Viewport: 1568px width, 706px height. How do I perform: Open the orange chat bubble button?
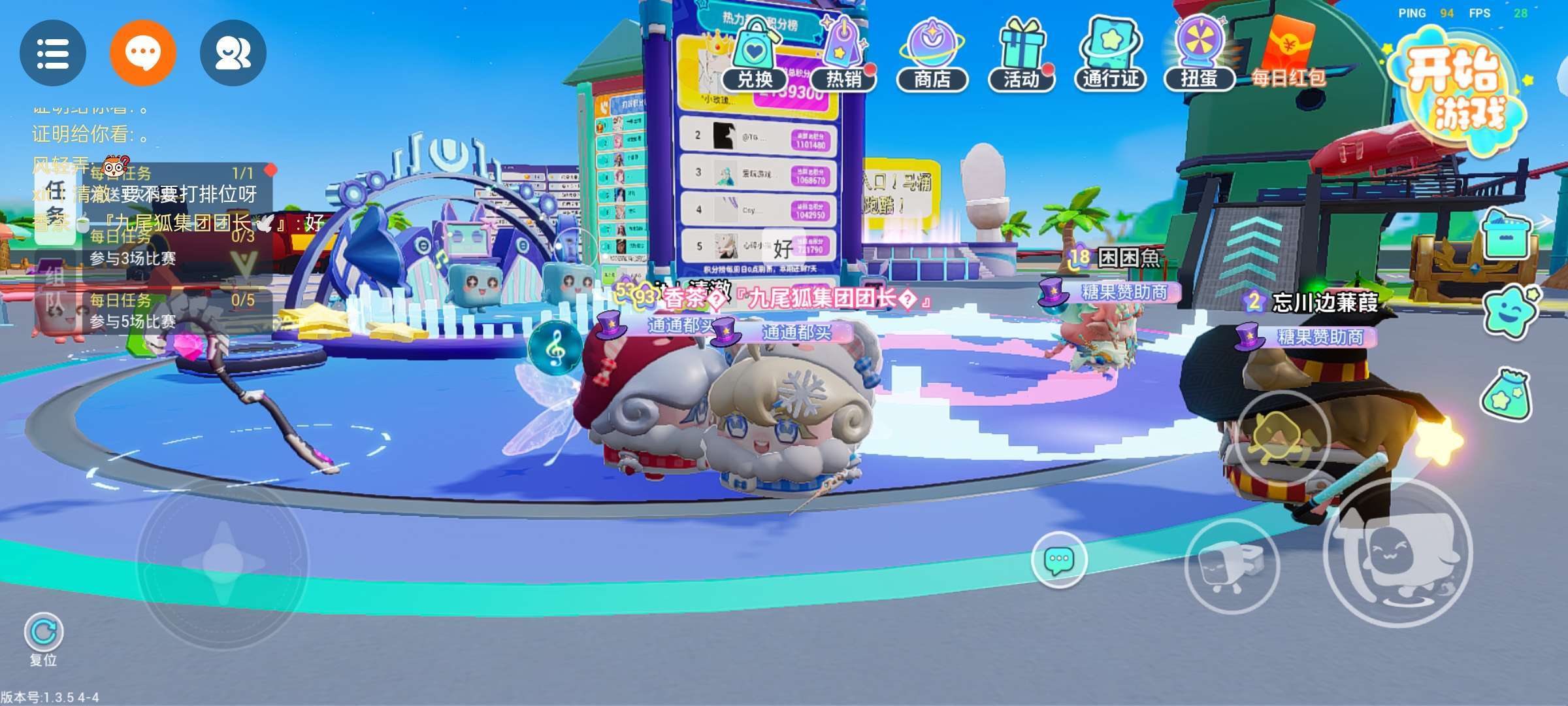click(x=143, y=53)
